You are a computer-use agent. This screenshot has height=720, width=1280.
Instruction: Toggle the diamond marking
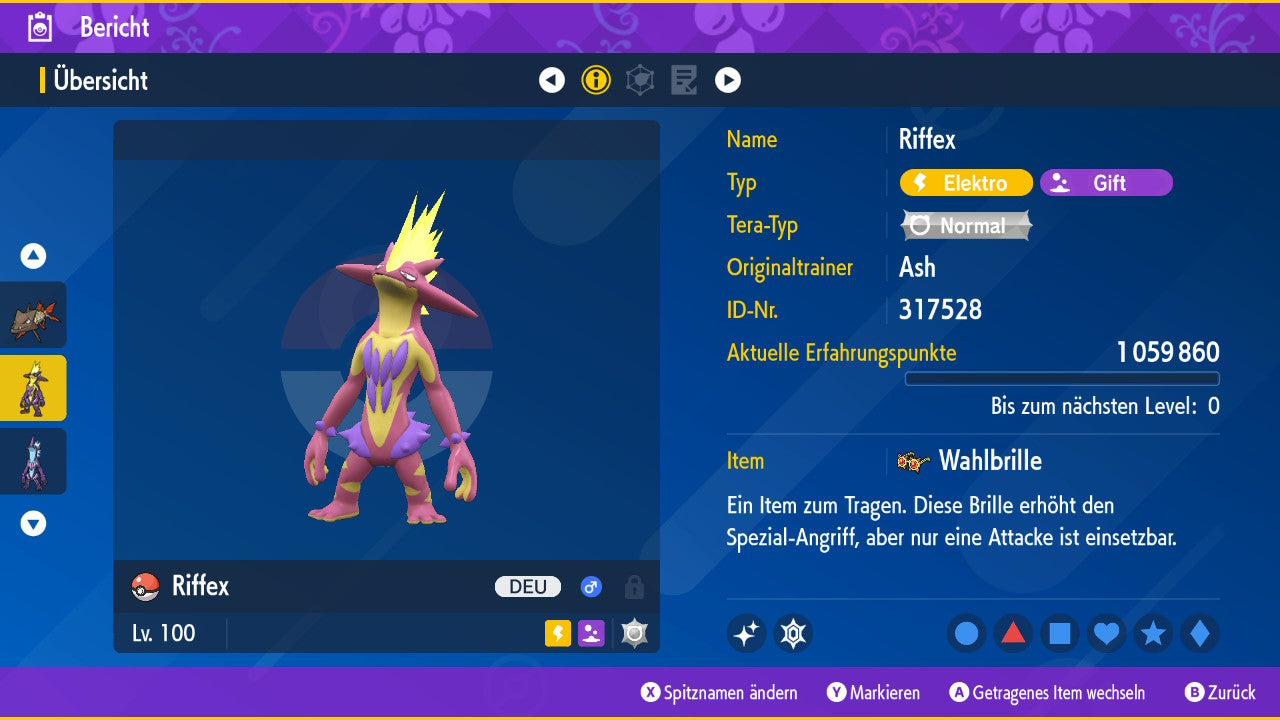1199,634
